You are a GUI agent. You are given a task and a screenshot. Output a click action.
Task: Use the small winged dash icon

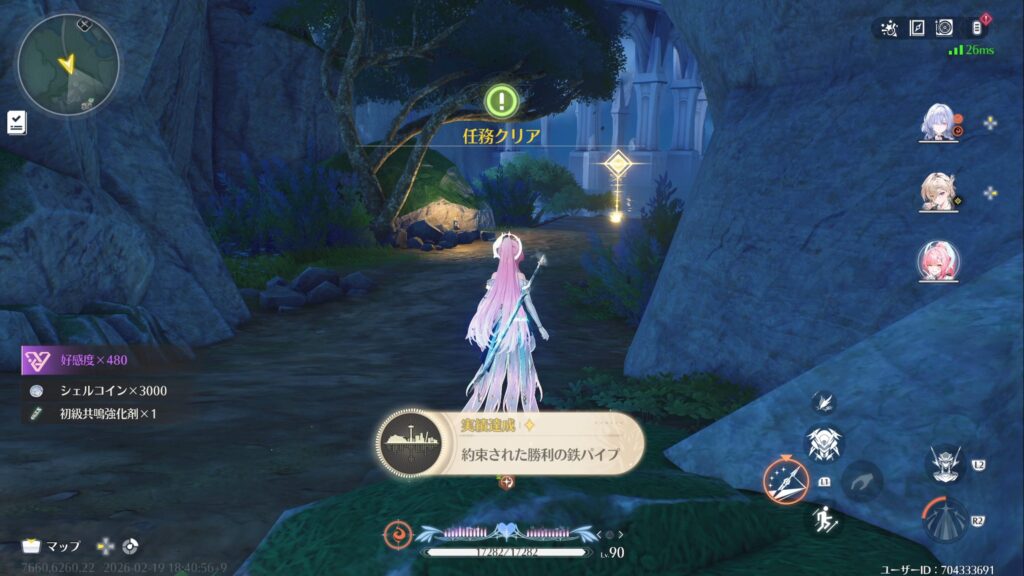[825, 402]
